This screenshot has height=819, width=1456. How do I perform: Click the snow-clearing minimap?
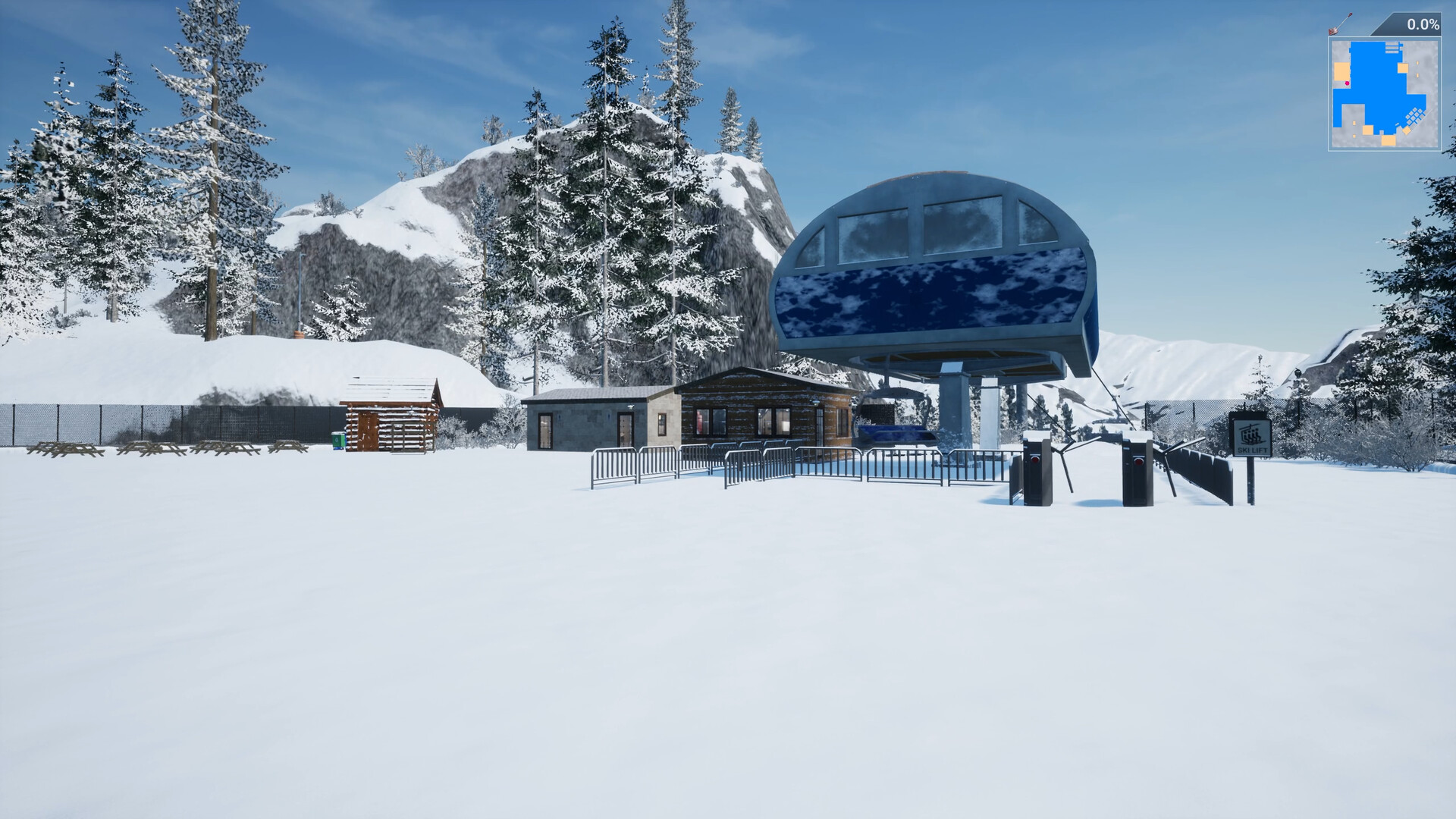tap(1384, 94)
